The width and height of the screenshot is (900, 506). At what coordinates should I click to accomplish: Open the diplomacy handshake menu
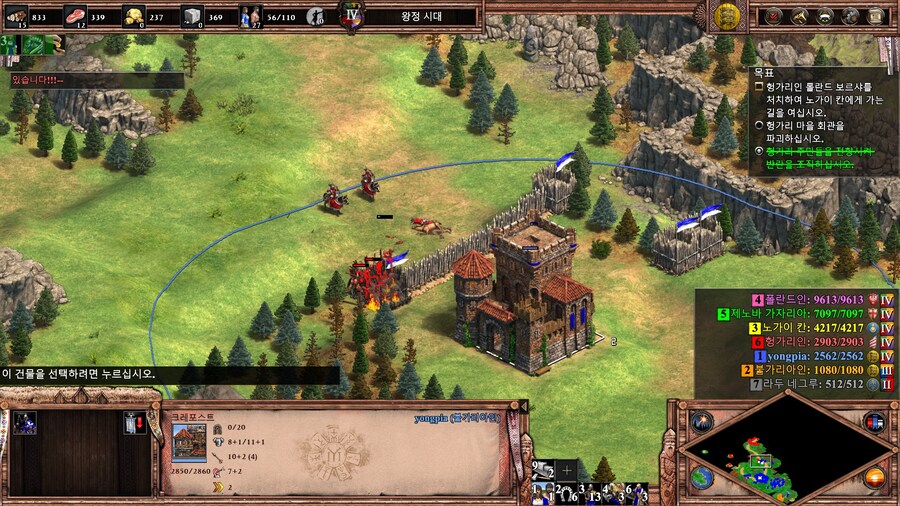coord(799,15)
